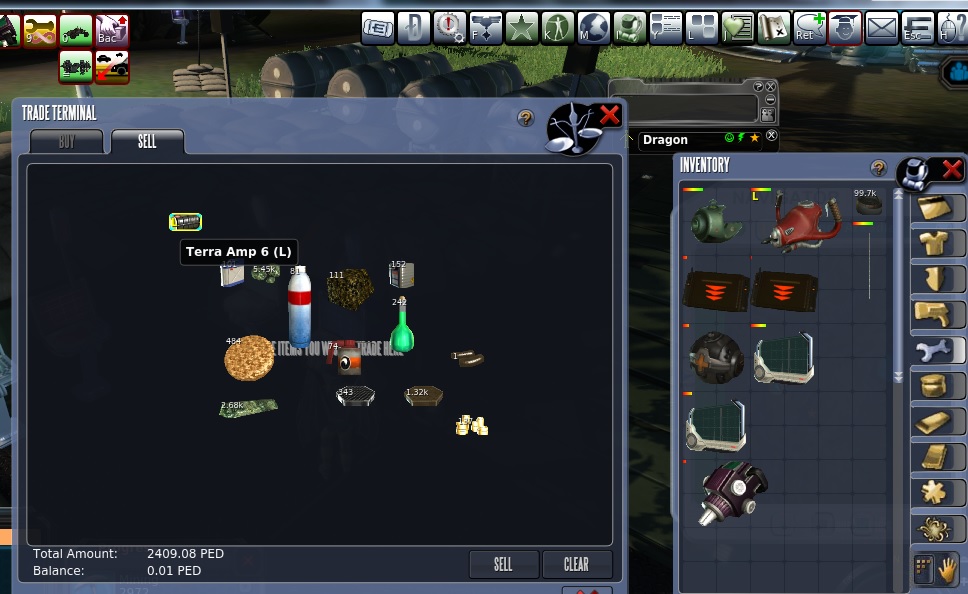
Task: Select the green flask item stack
Action: [402, 328]
